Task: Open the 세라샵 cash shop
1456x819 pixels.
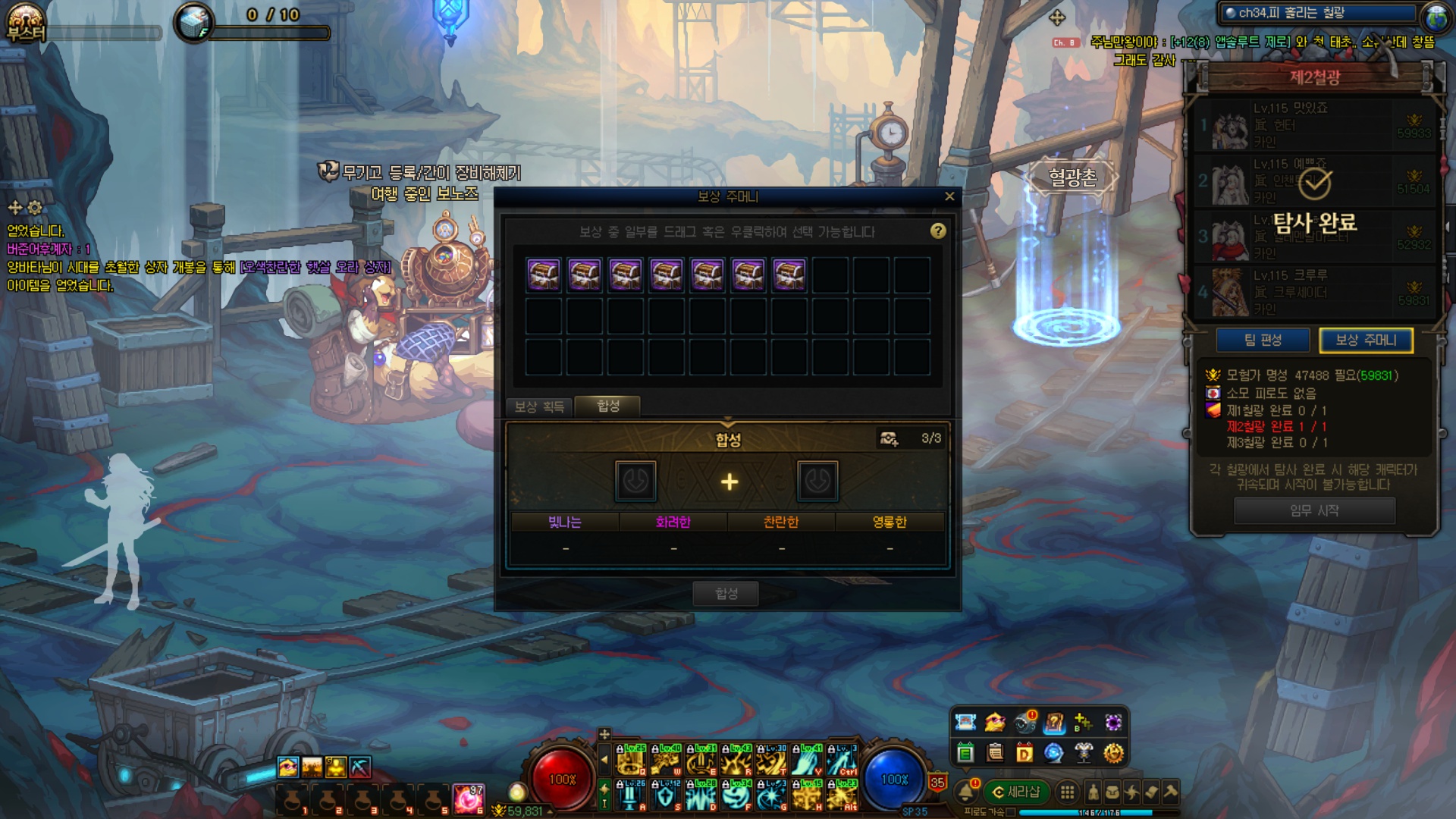Action: 1016,792
